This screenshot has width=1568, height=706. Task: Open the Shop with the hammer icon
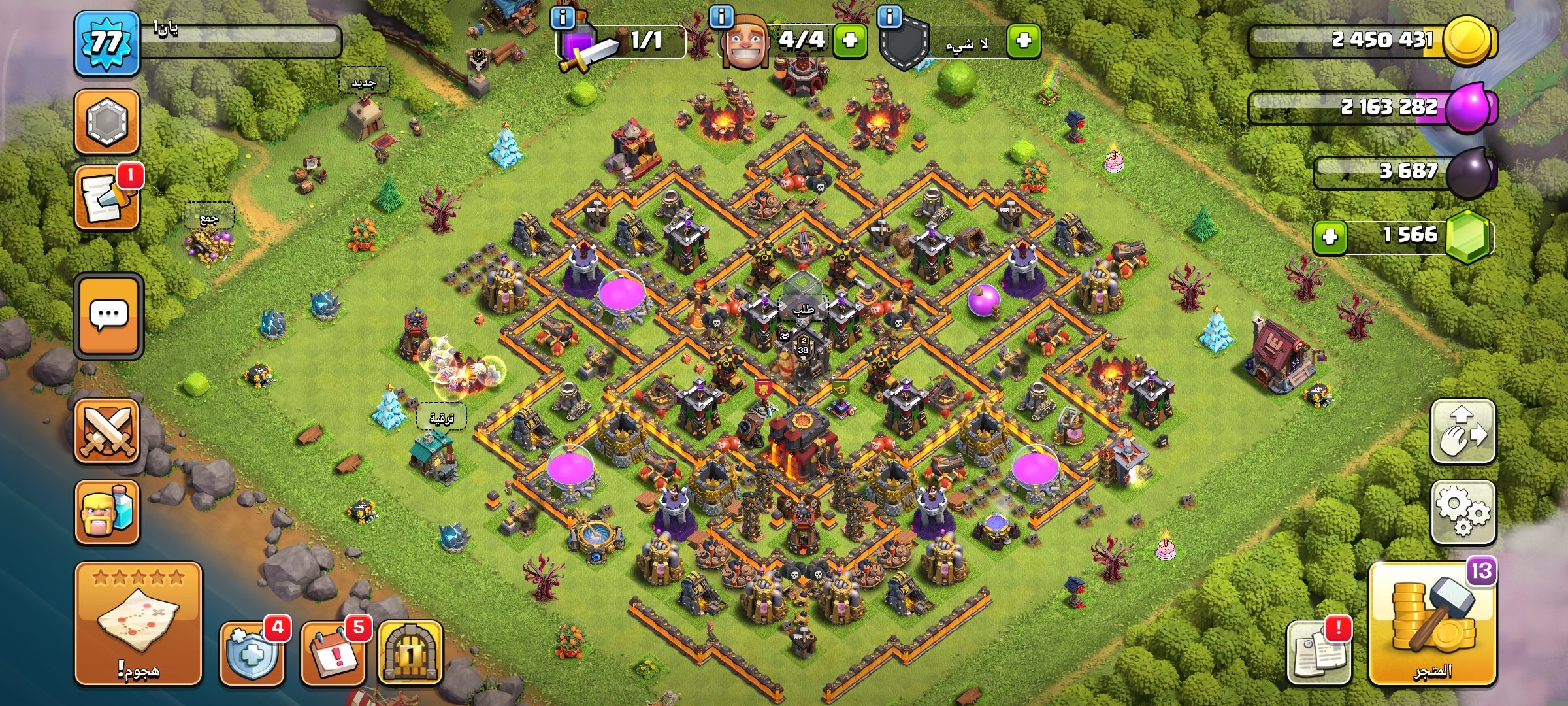1433,624
